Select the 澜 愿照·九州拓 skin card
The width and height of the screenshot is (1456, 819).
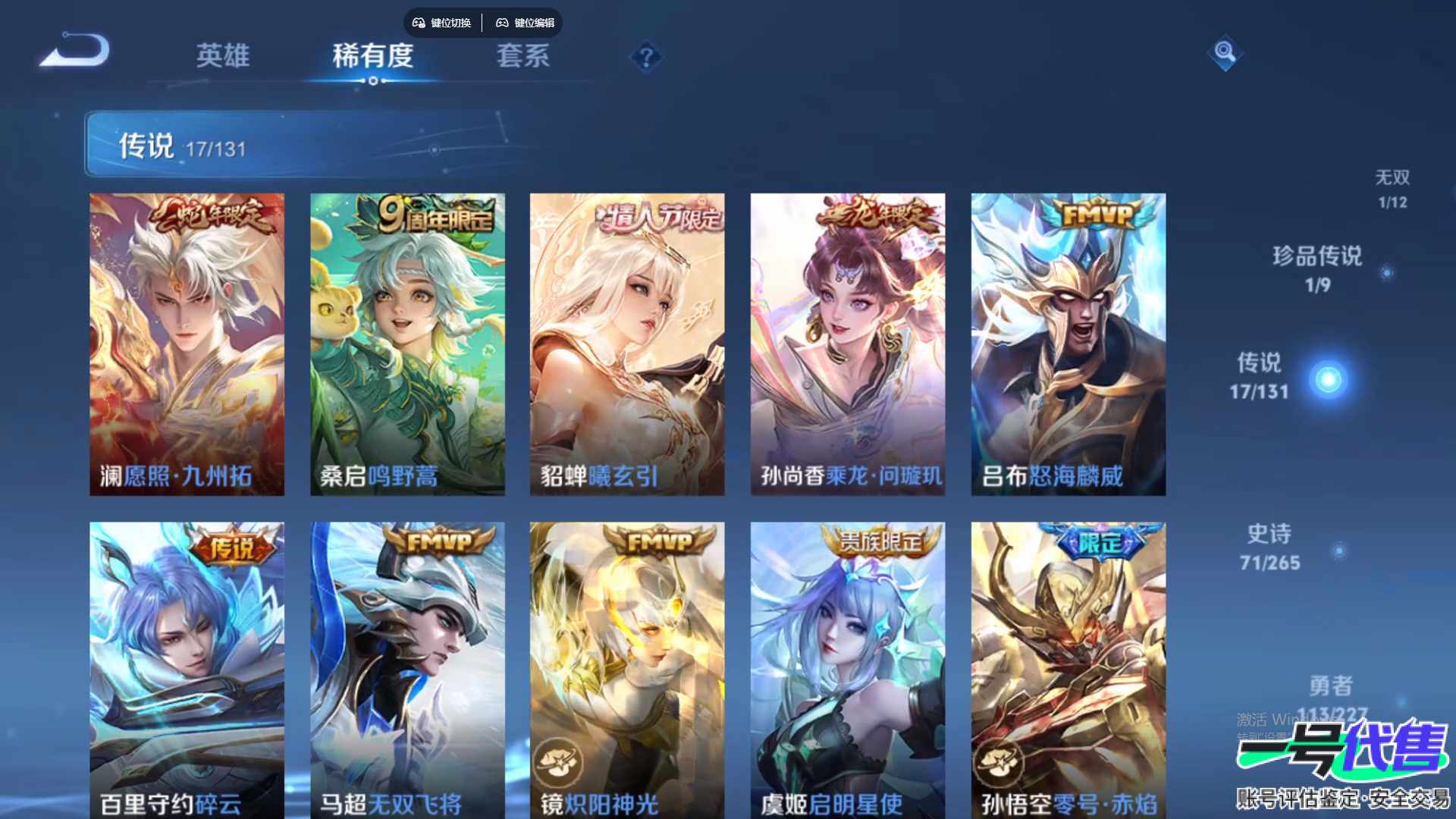(x=187, y=344)
